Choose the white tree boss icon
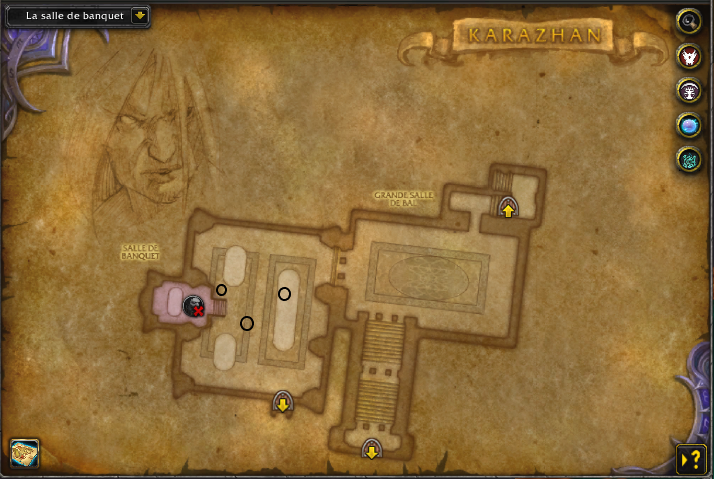The height and width of the screenshot is (479, 714). tap(688, 91)
